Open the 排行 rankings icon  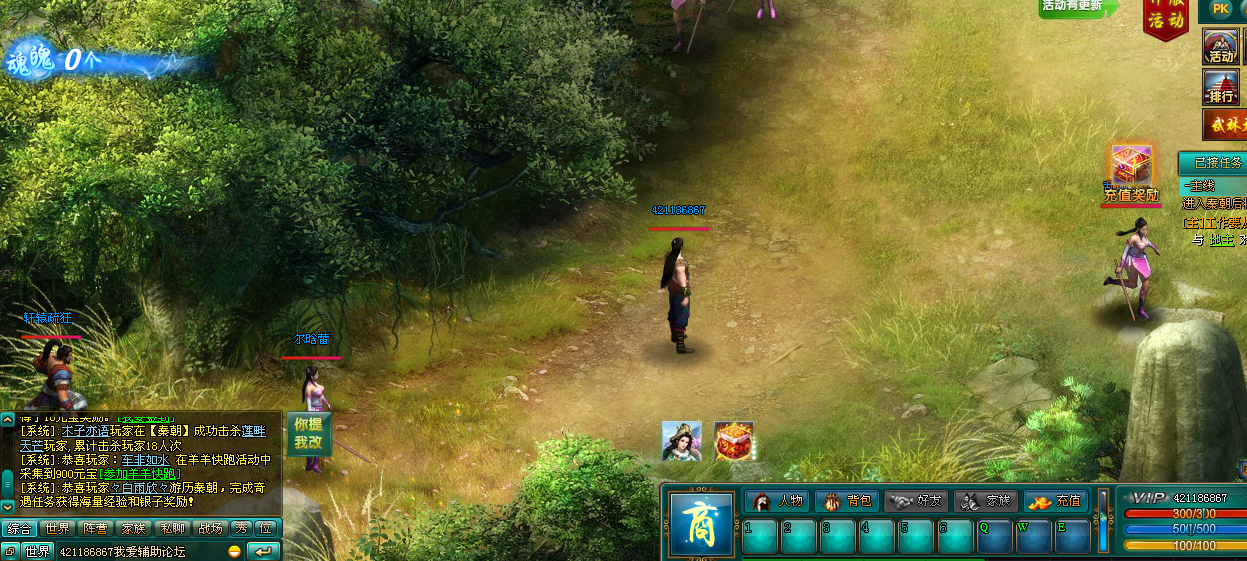click(1220, 89)
